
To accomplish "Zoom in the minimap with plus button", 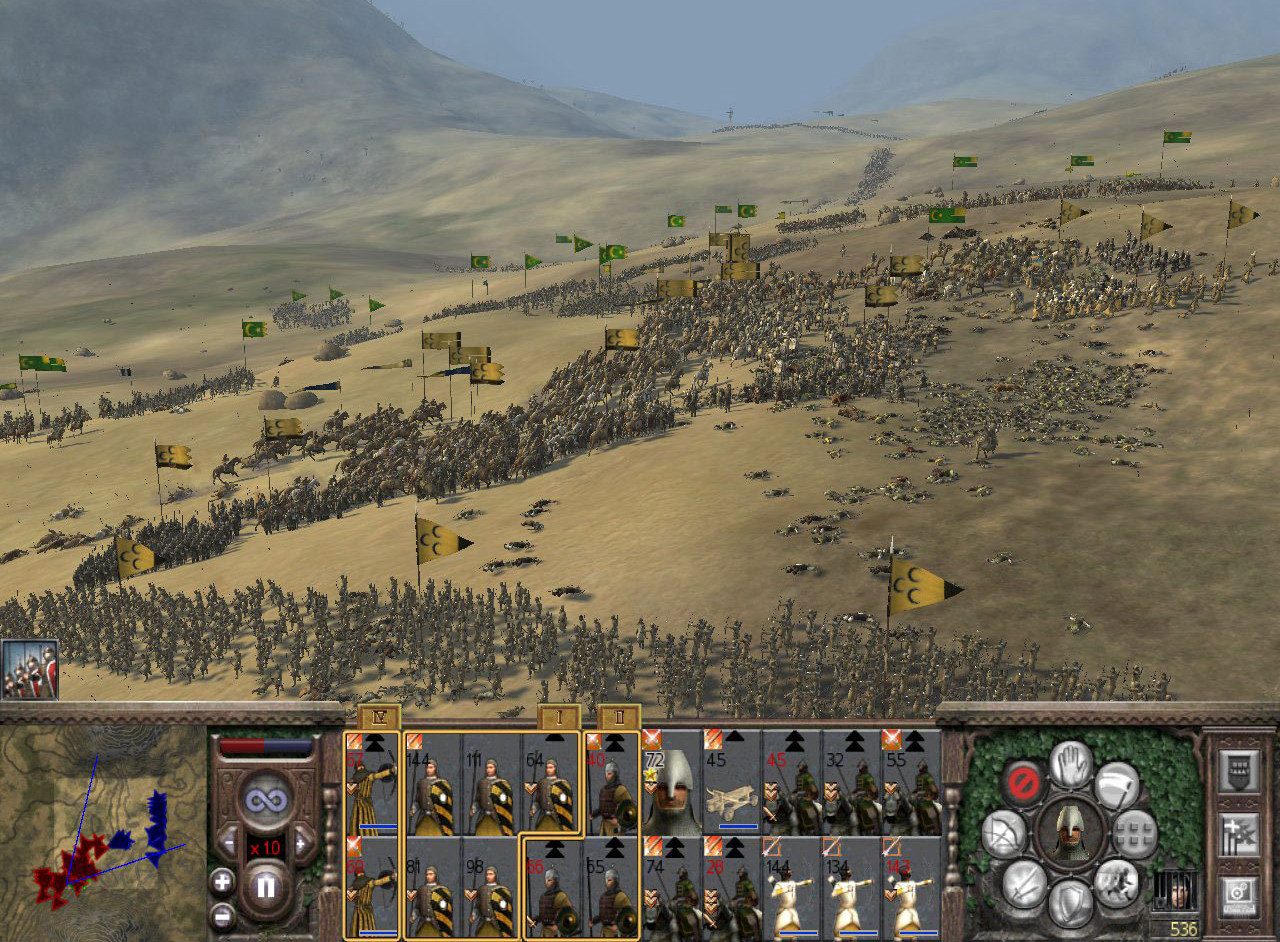I will click(x=222, y=881).
